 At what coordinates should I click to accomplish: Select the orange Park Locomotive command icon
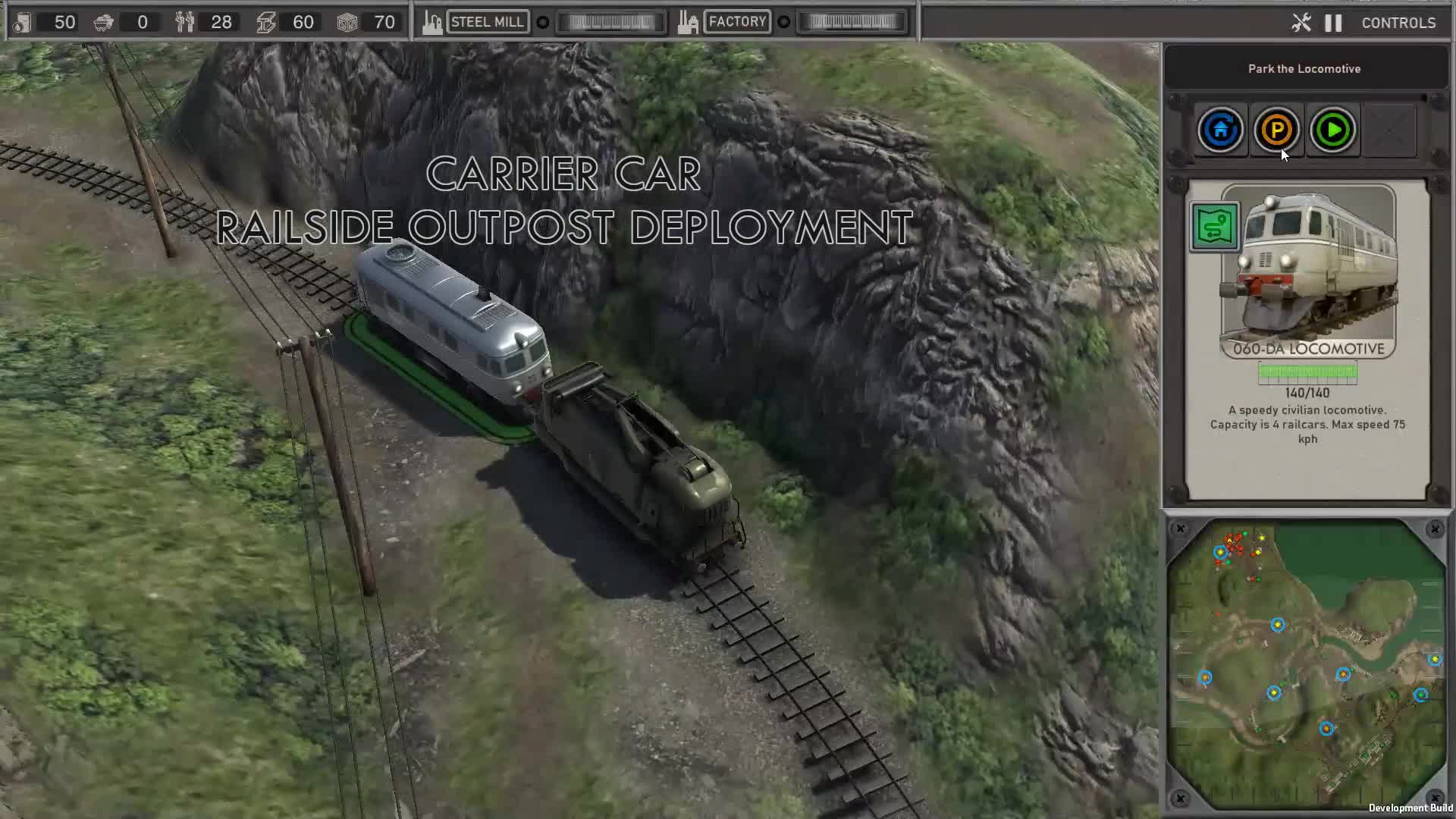coord(1277,130)
